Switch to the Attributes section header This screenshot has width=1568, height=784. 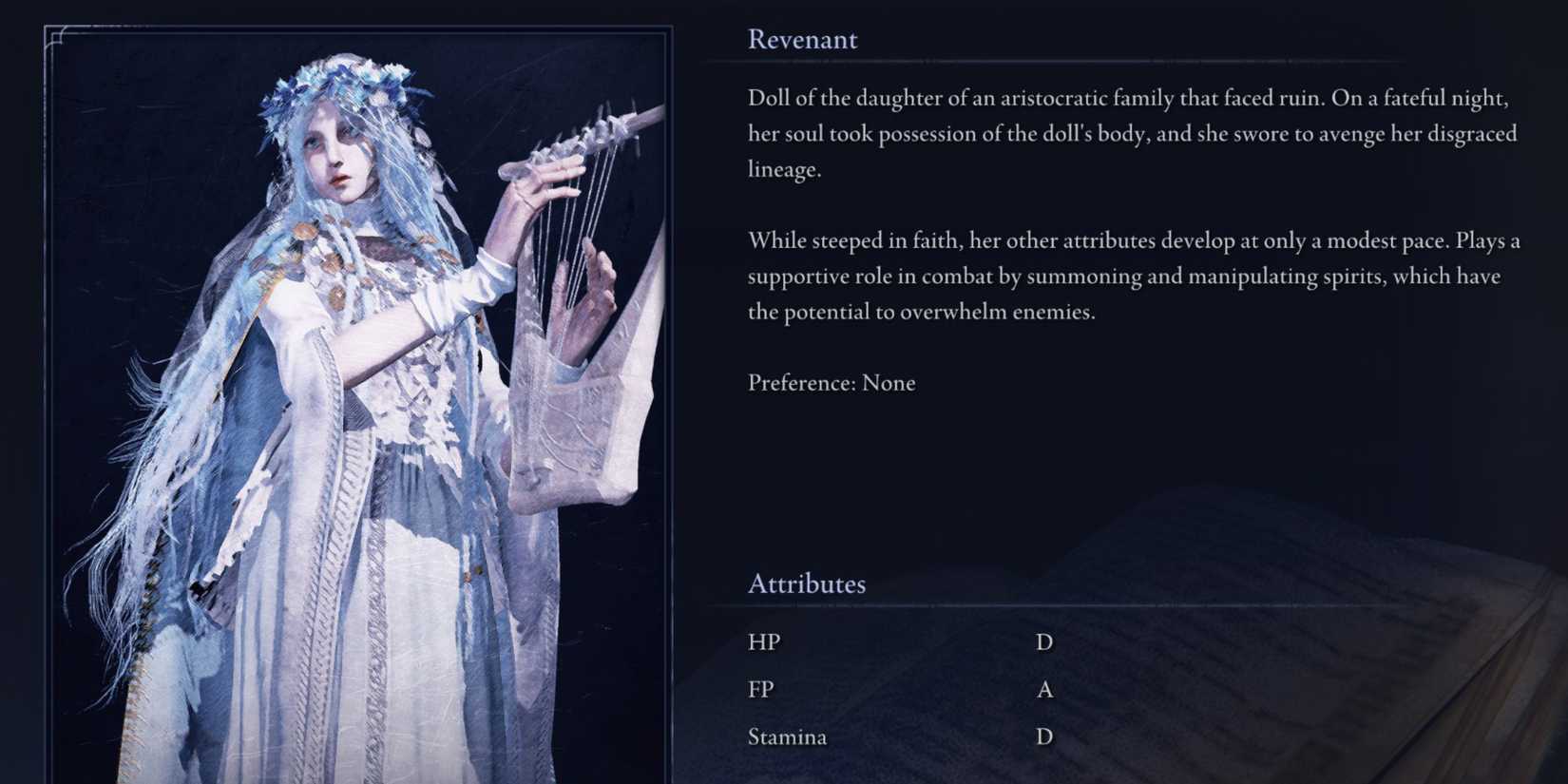[807, 583]
